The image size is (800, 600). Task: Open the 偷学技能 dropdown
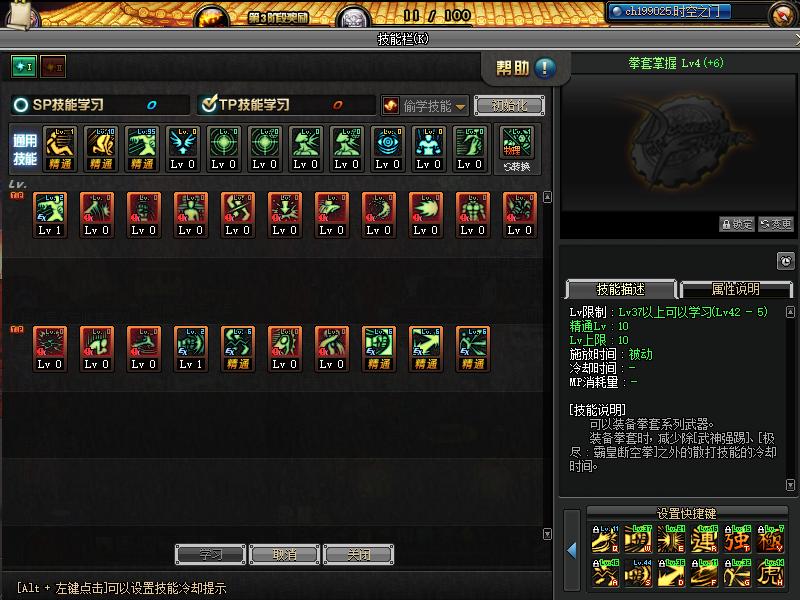(x=425, y=105)
